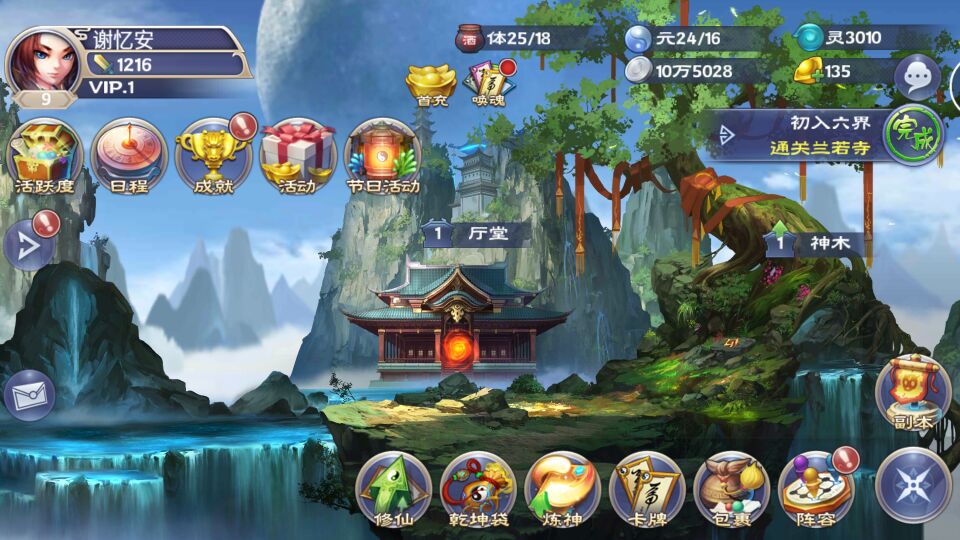Open the player avatar profile

(x=45, y=62)
